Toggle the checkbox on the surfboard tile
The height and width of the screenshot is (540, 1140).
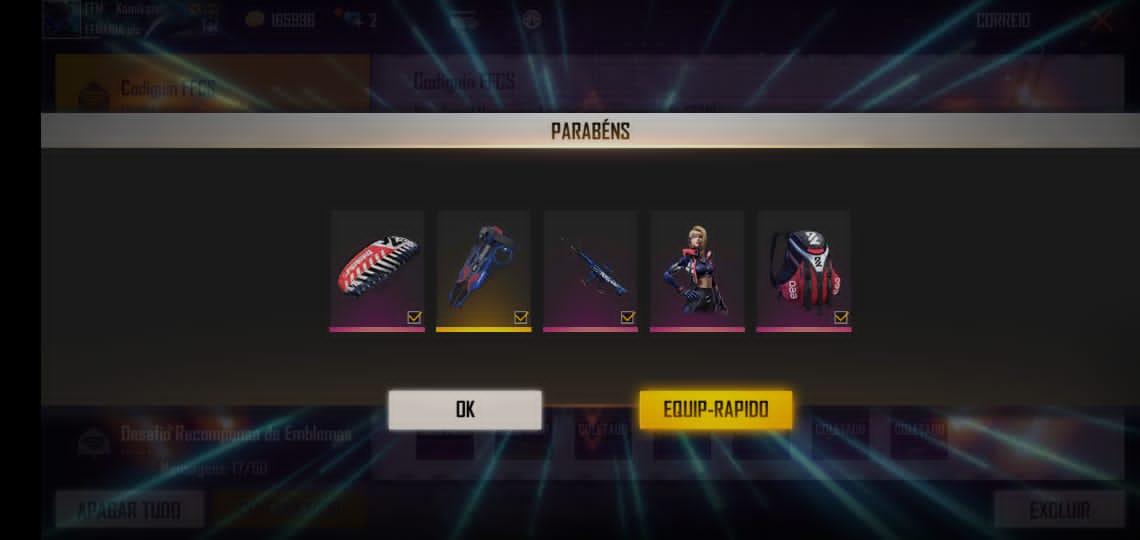(521, 317)
